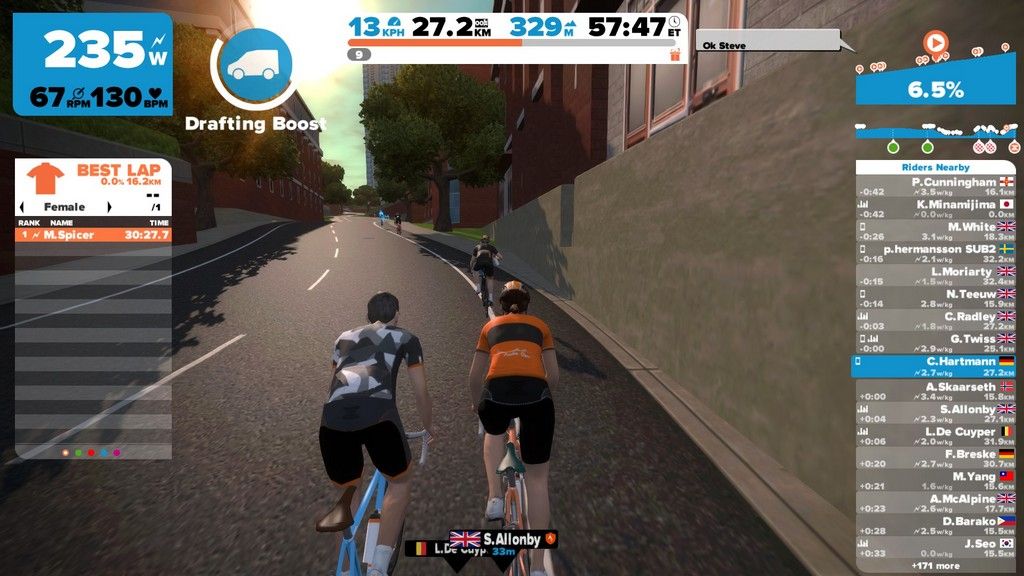Choose M.White from the riders list
1024x576 pixels.
(934, 231)
